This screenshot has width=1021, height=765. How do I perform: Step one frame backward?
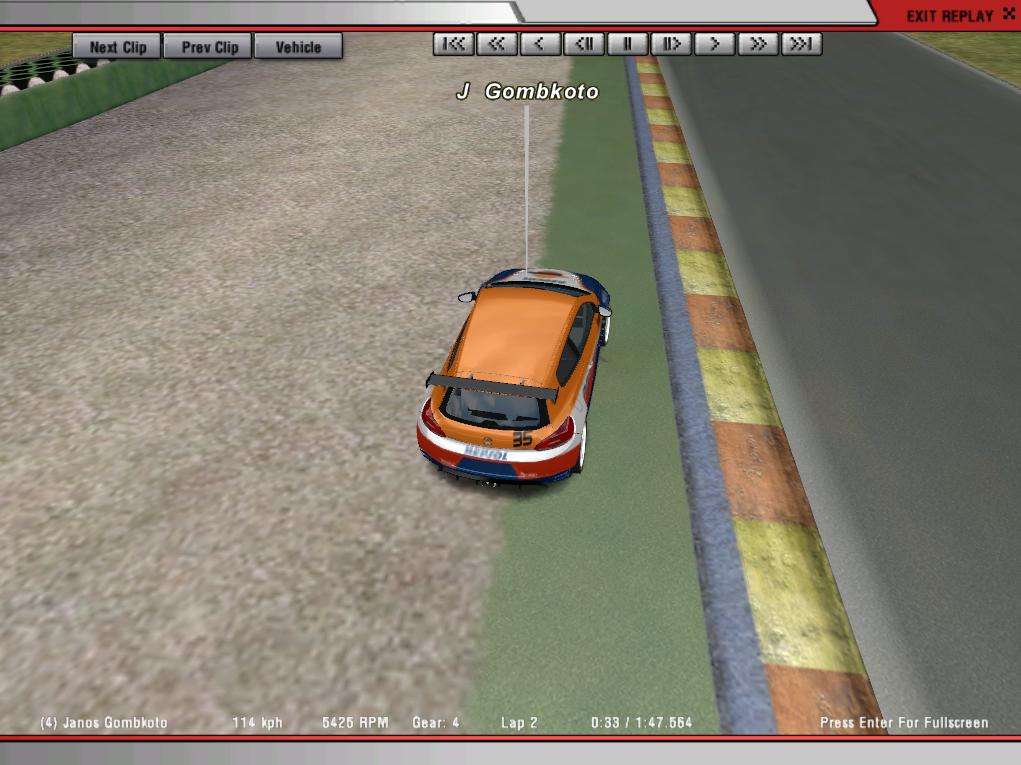[x=584, y=44]
